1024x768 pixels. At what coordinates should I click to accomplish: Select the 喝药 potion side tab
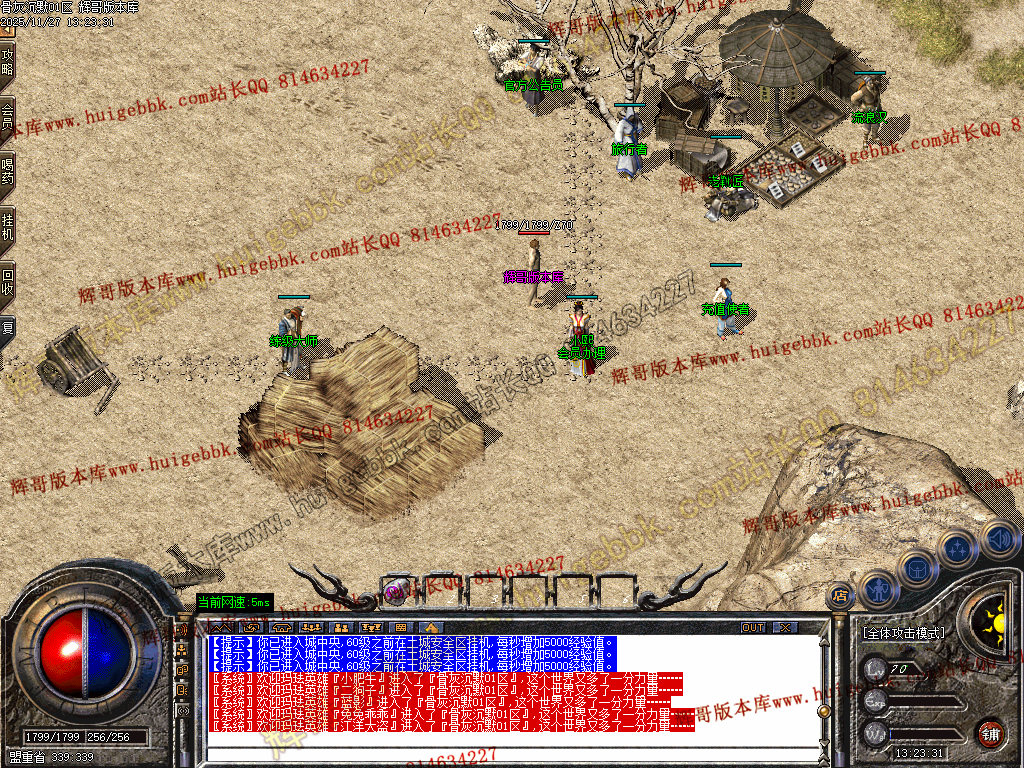pyautogui.click(x=8, y=172)
